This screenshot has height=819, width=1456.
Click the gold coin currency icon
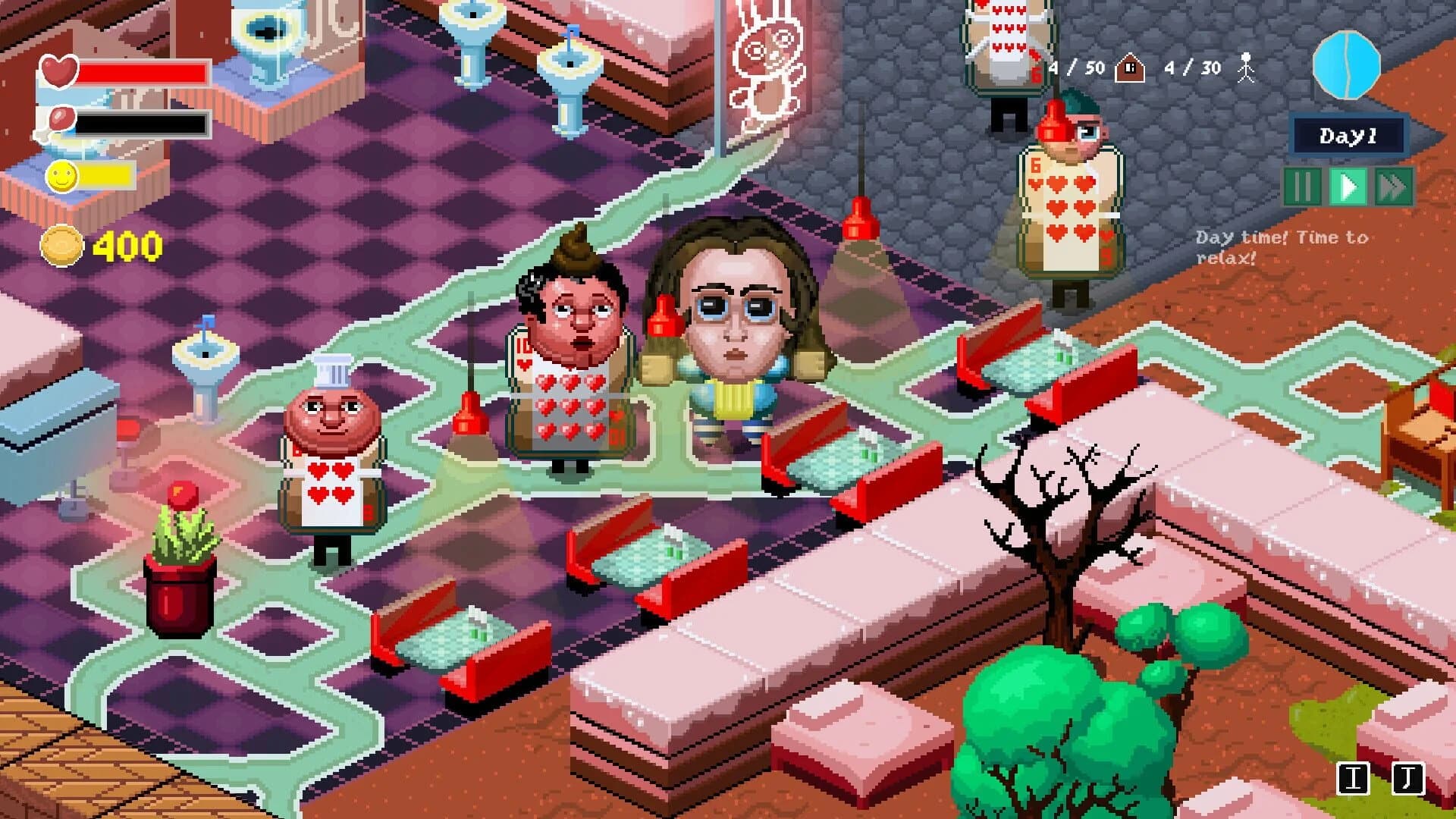pyautogui.click(x=64, y=244)
